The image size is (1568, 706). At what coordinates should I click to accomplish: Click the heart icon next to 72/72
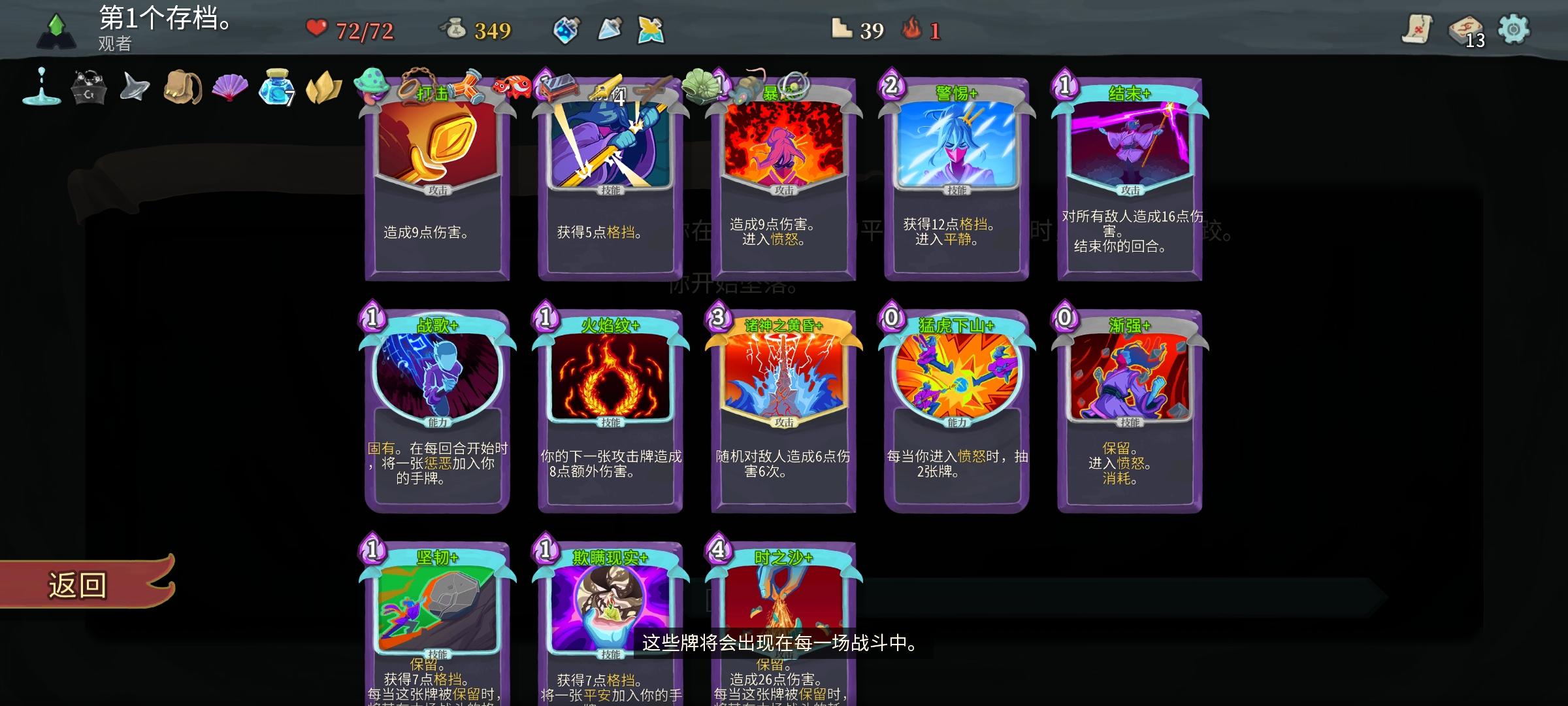316,29
